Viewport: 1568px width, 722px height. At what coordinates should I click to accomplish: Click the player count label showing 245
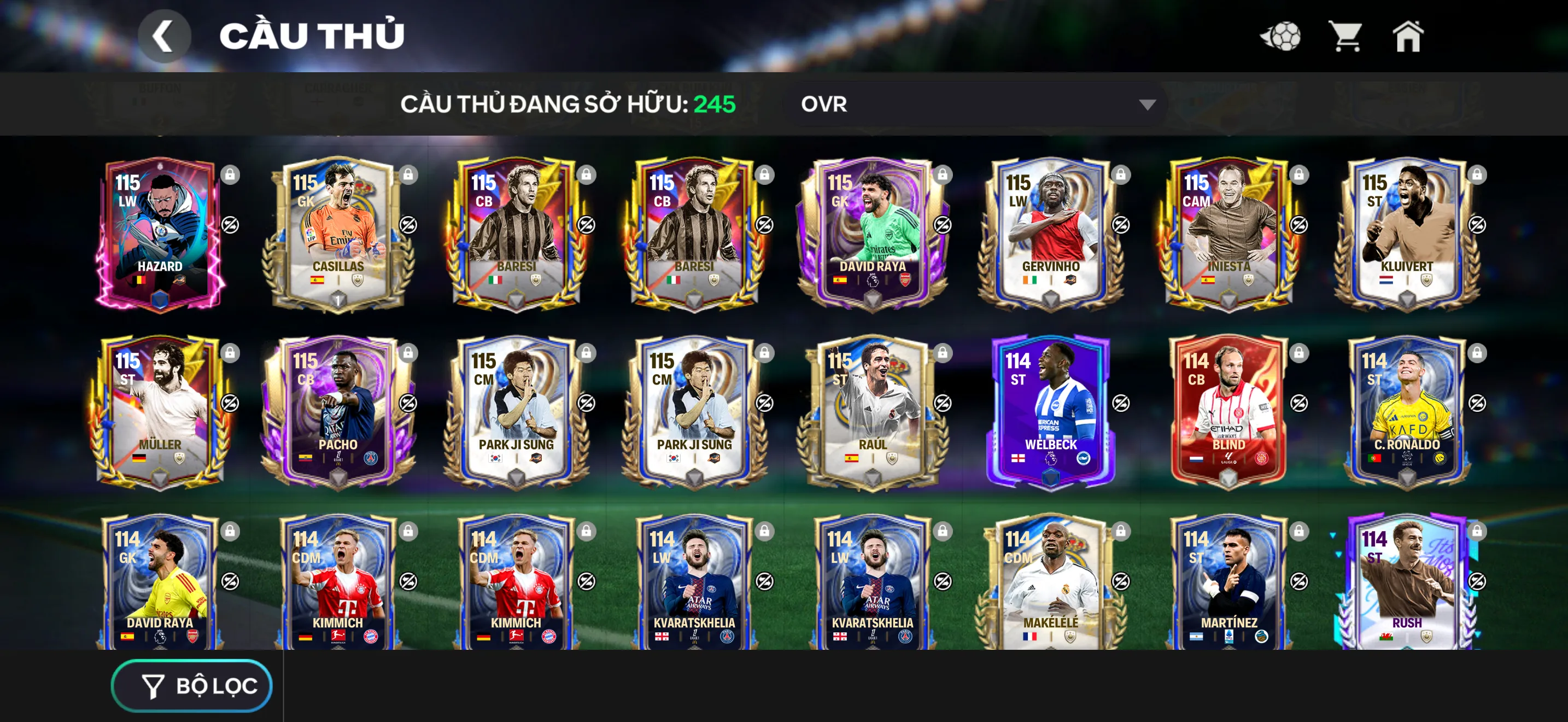pyautogui.click(x=714, y=104)
